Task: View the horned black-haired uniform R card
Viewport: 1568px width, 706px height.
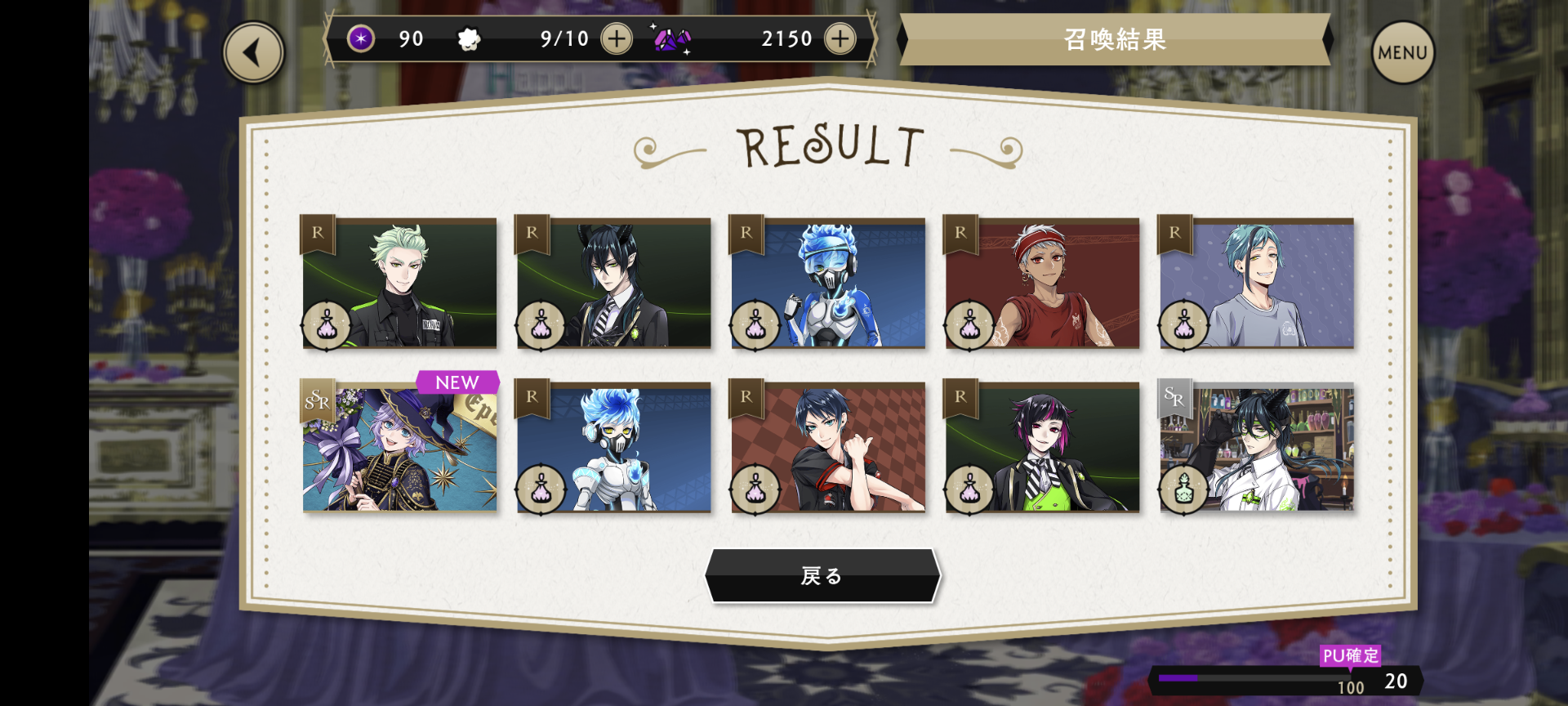Action: [x=613, y=283]
